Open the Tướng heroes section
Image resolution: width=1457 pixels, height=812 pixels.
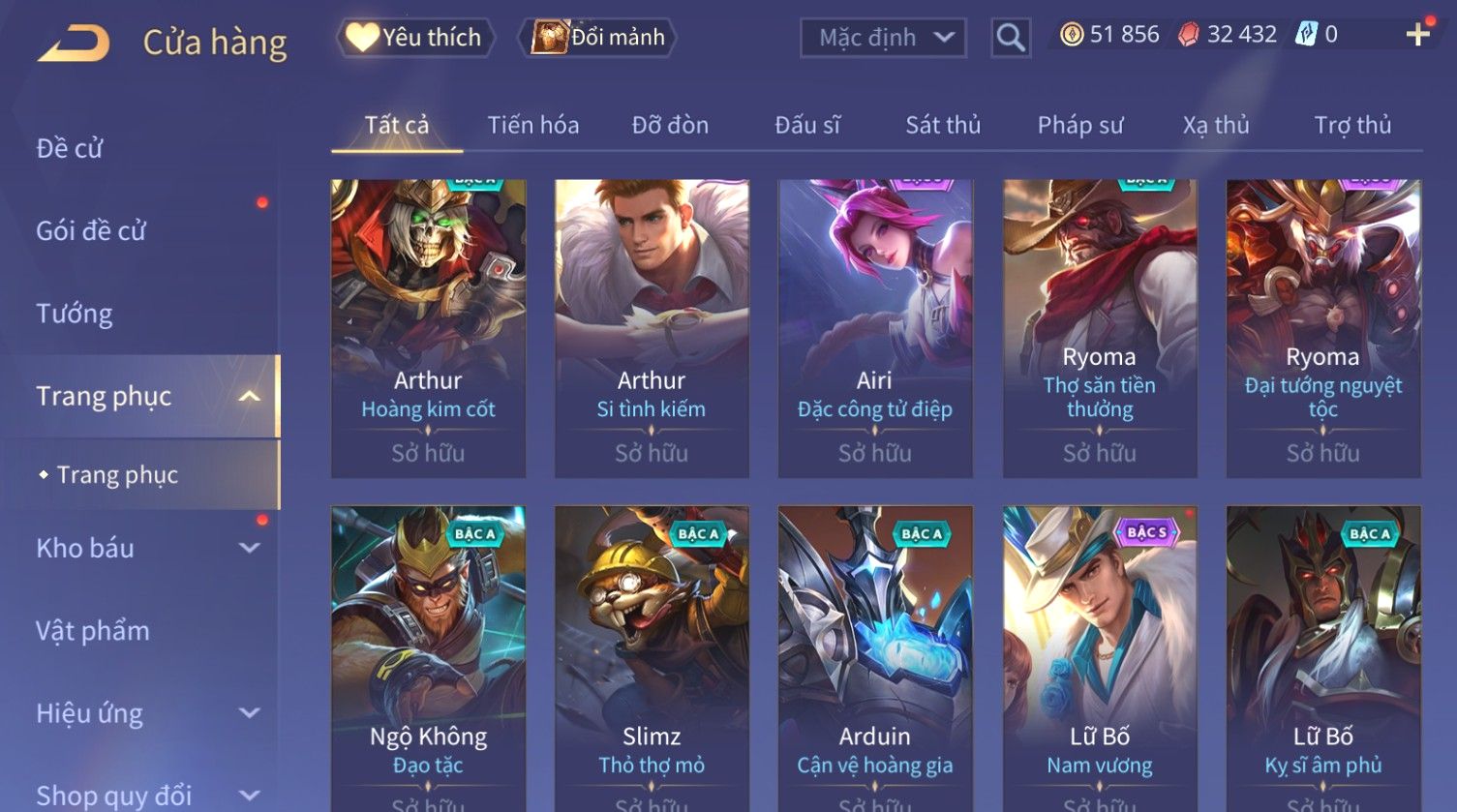point(75,314)
